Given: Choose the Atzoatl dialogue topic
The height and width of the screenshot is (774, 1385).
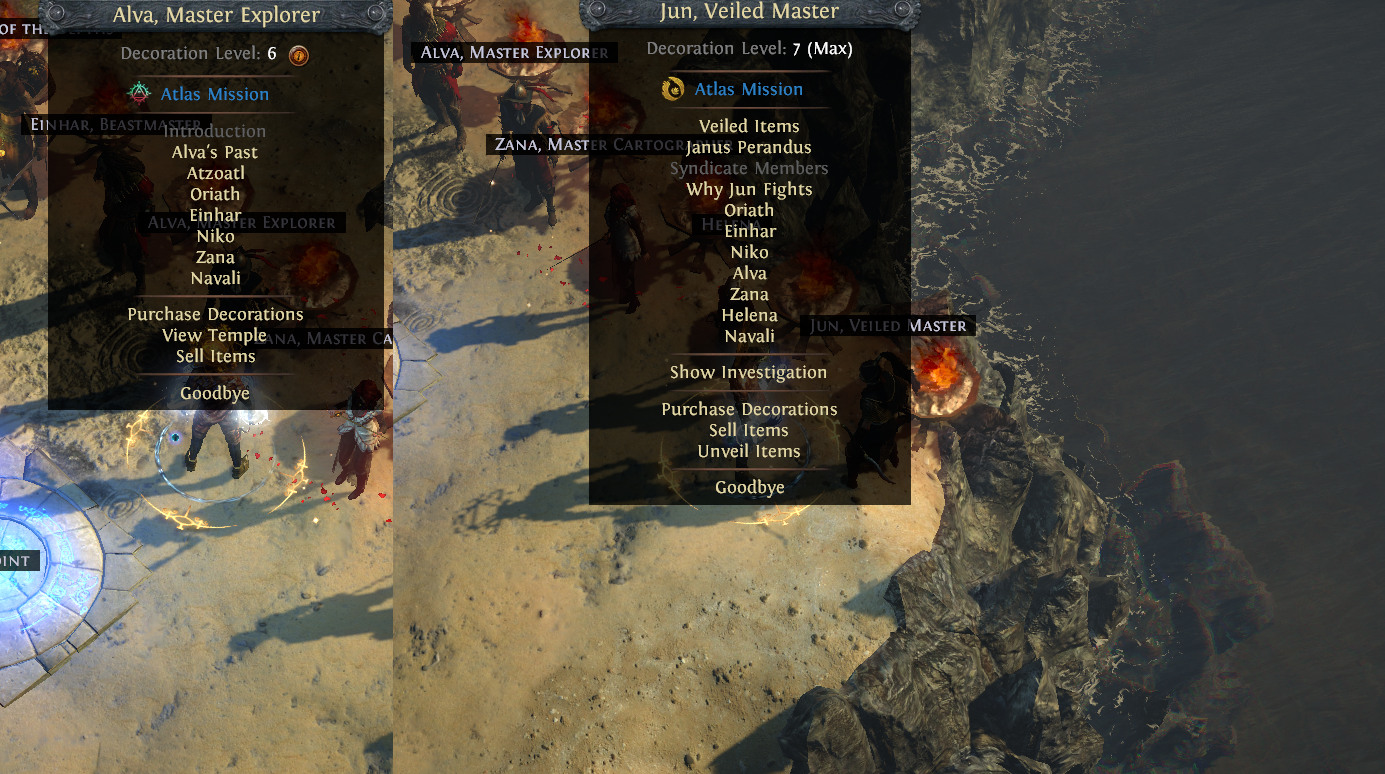Looking at the screenshot, I should 215,173.
